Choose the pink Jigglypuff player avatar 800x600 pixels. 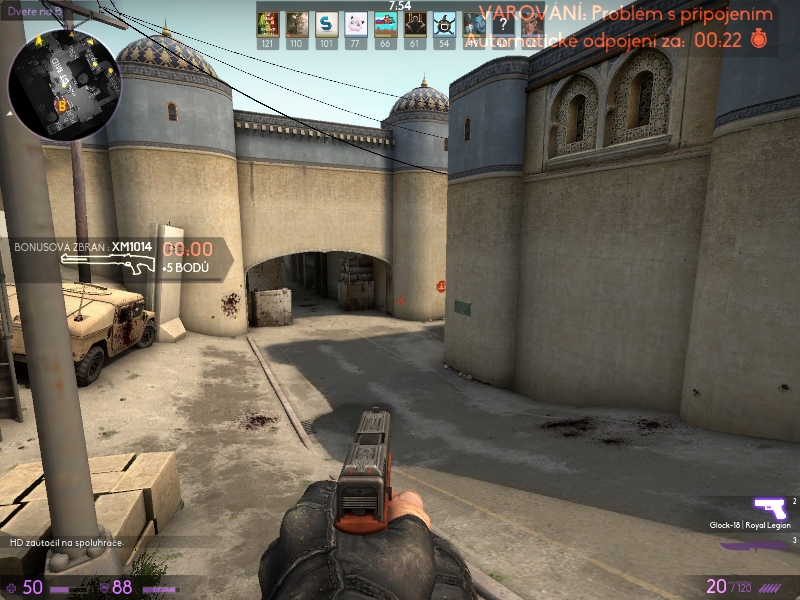pos(356,24)
